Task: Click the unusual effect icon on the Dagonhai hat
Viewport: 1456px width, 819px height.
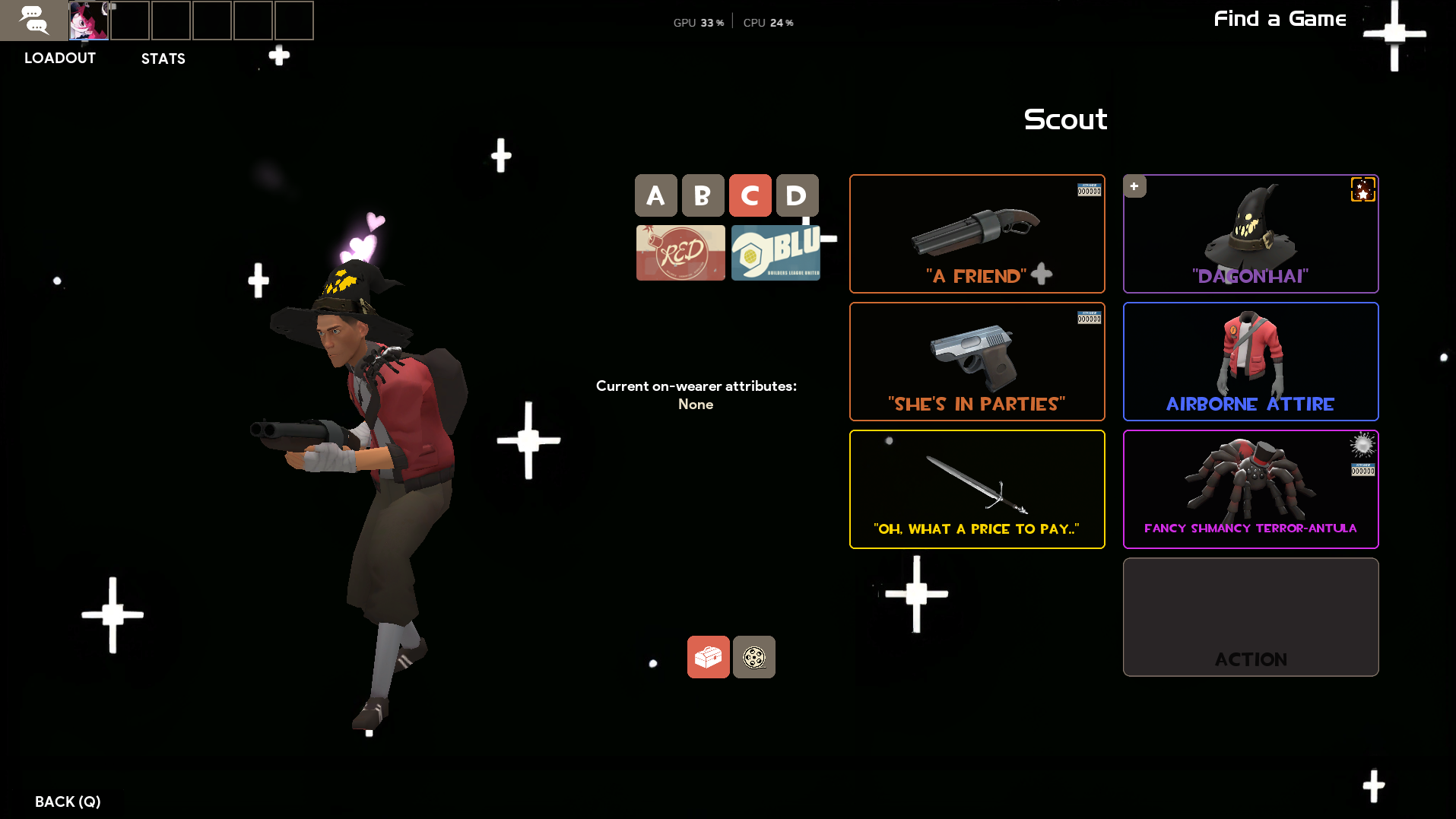Action: 1363,190
